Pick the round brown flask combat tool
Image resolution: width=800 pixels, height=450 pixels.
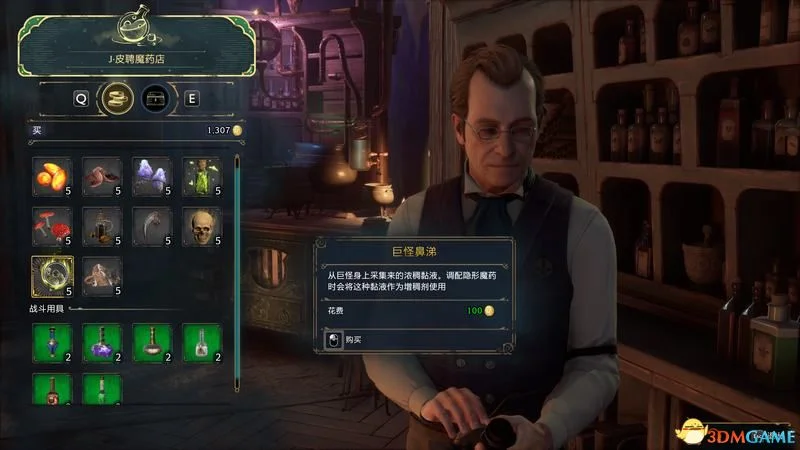tap(151, 343)
